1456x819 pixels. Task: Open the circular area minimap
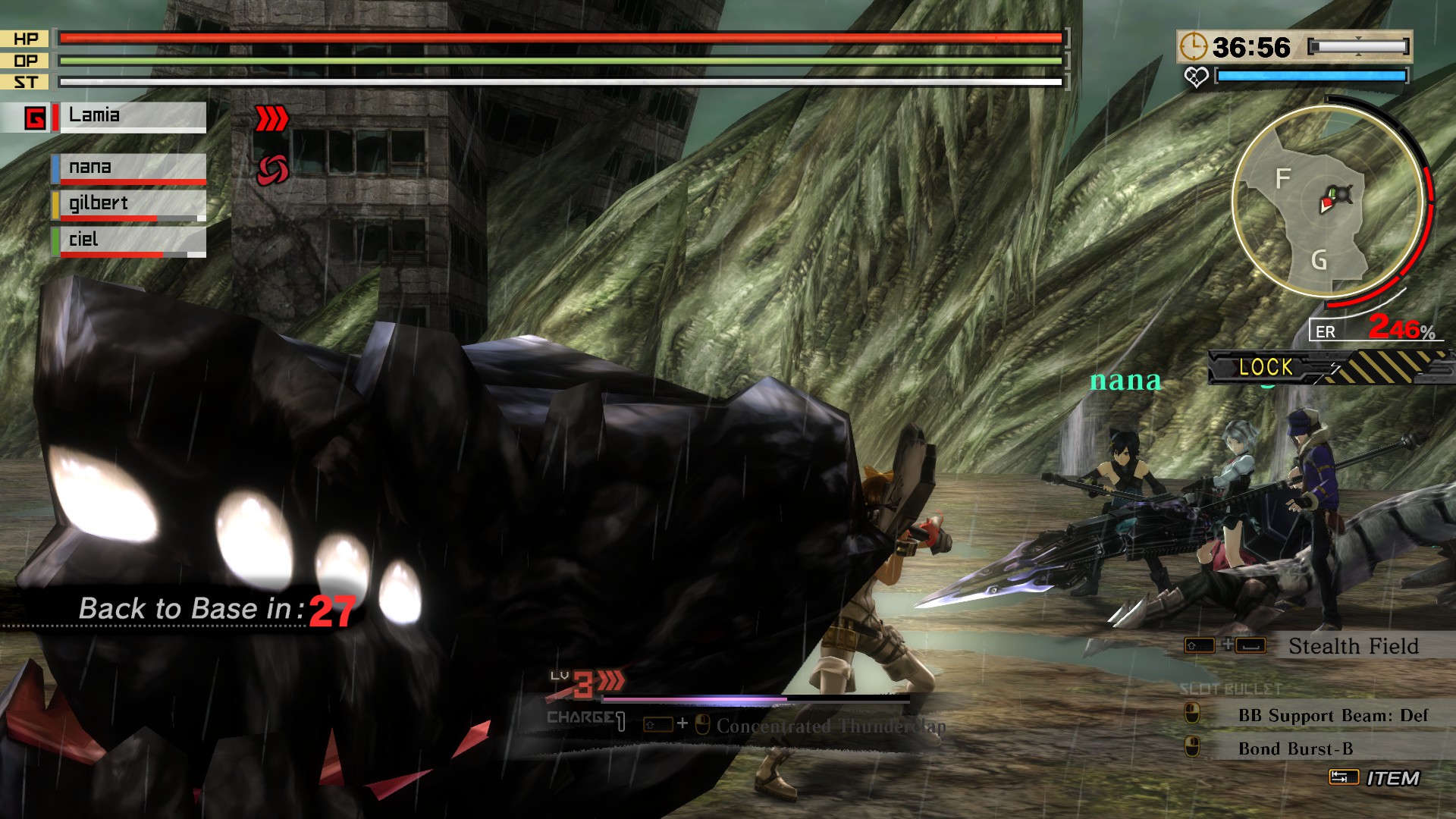[1327, 201]
